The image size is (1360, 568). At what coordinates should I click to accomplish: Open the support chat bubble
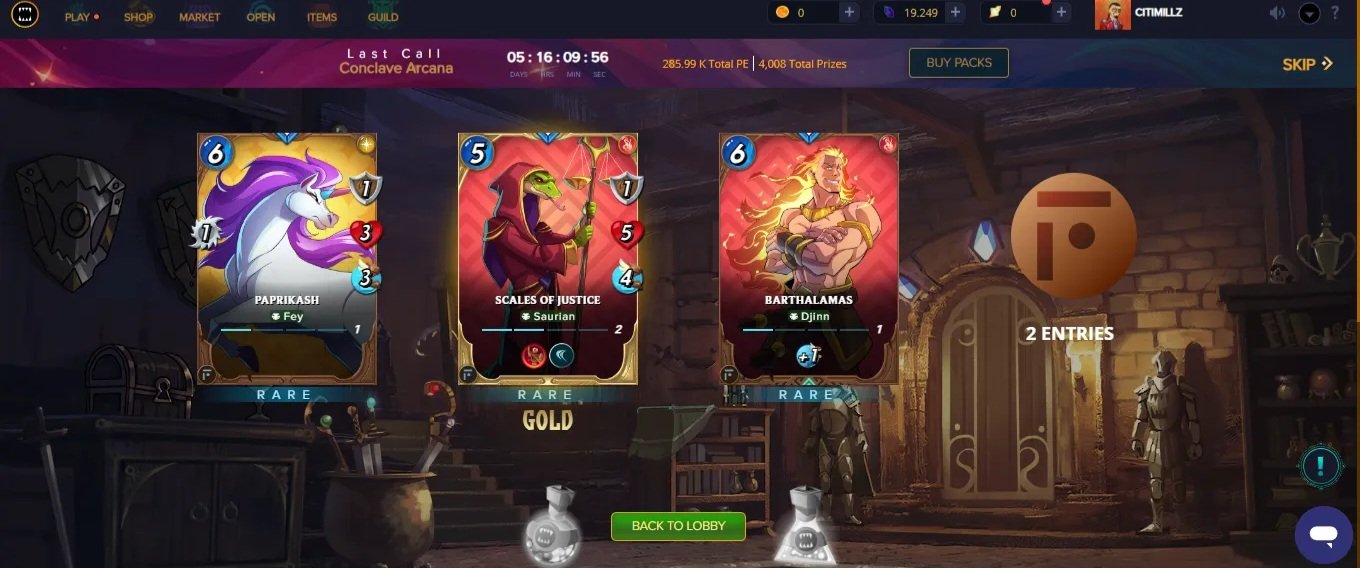pyautogui.click(x=1323, y=535)
